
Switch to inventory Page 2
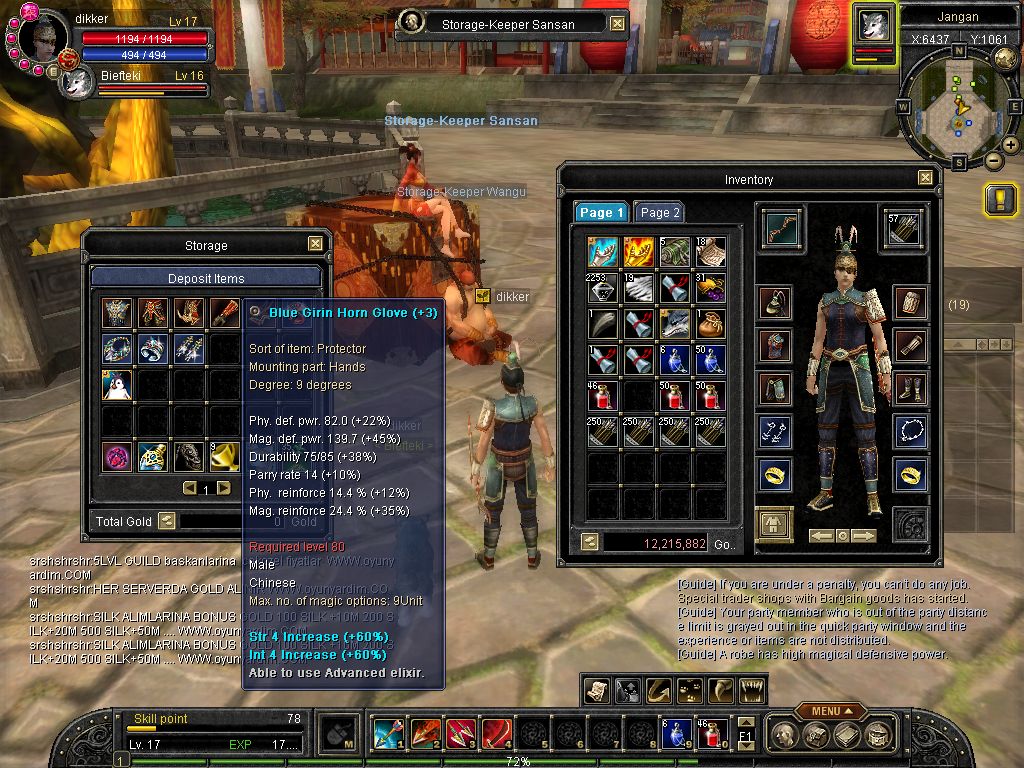tap(660, 212)
